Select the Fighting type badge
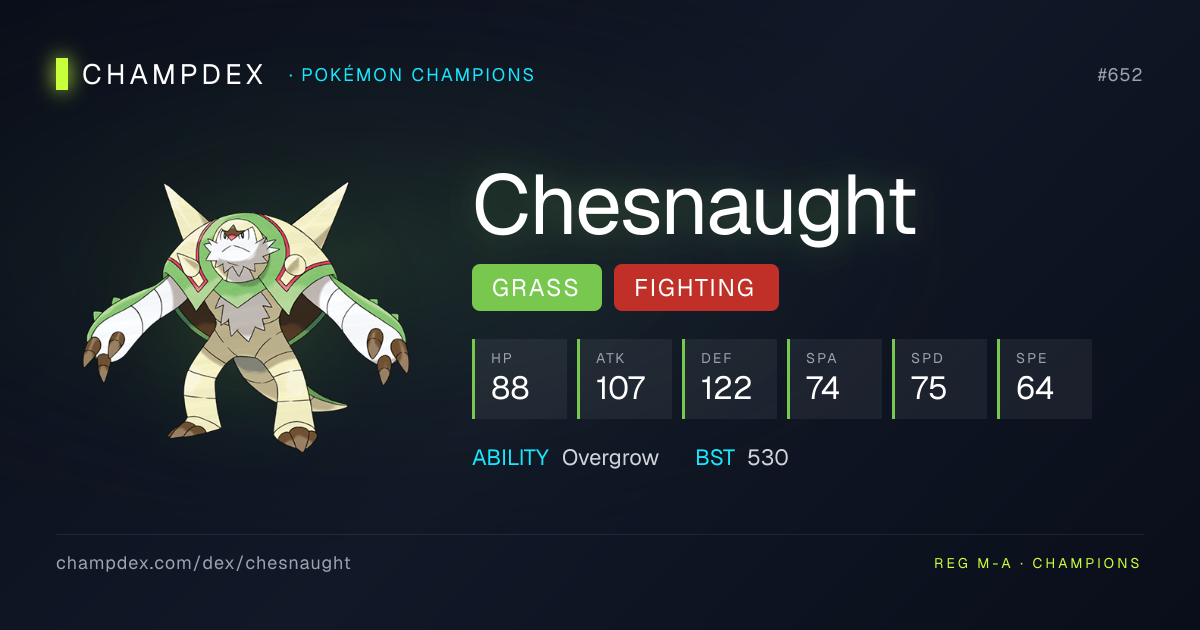The height and width of the screenshot is (630, 1200). pos(695,288)
